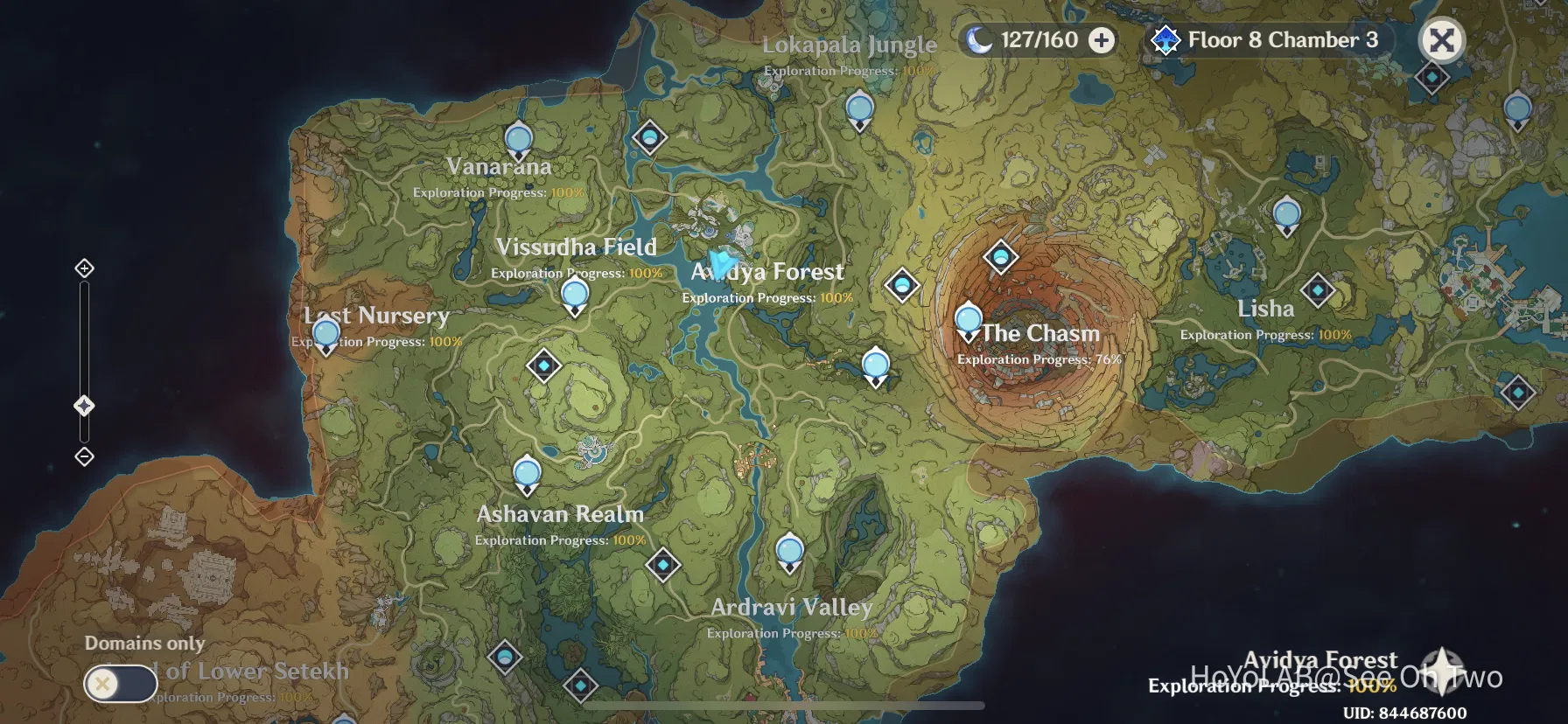Select the blue domain icon beside Floor 8 Chamber 3
This screenshot has width=1568, height=724.
(x=1165, y=39)
